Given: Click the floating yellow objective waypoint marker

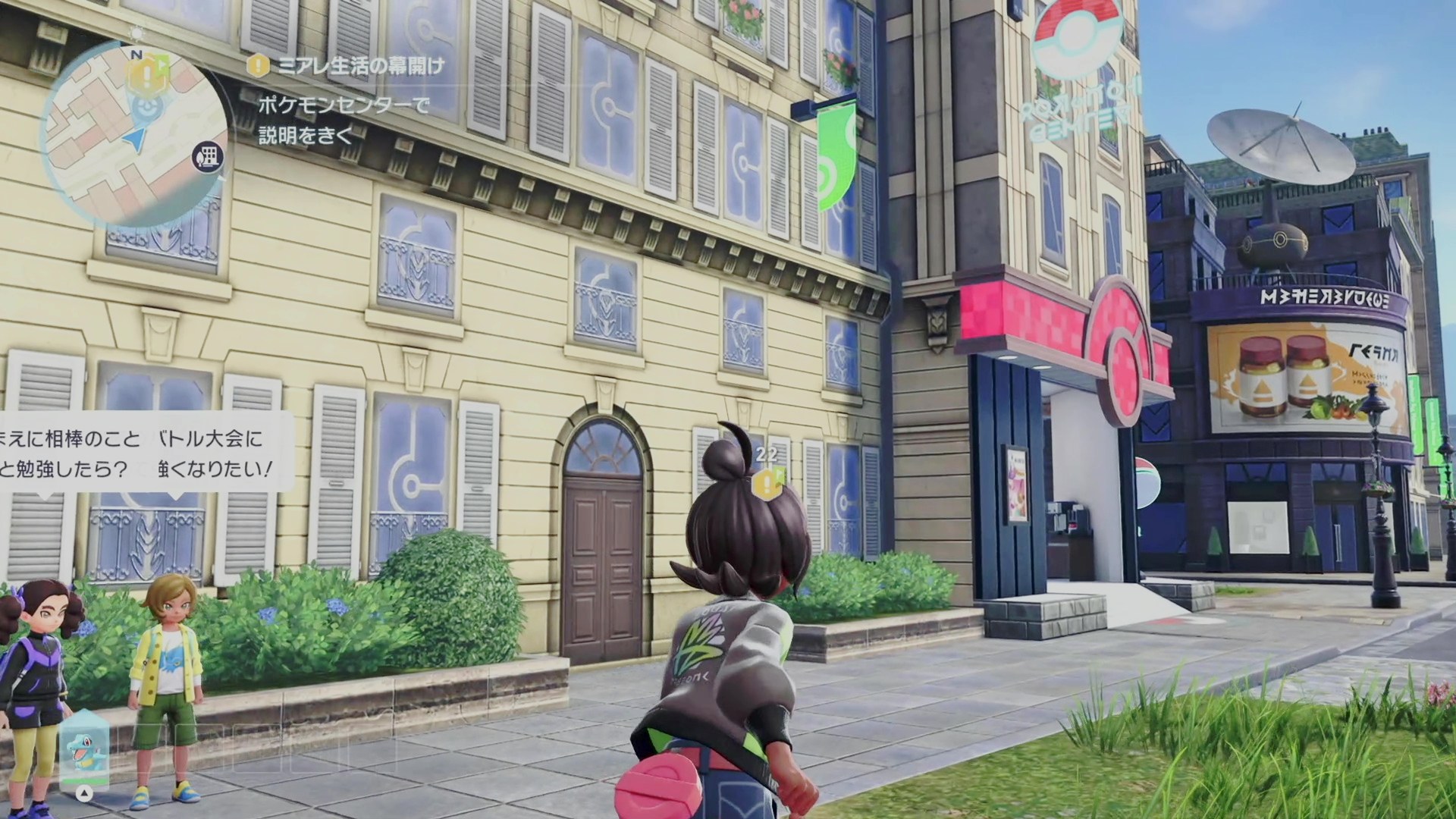Looking at the screenshot, I should click(x=767, y=479).
